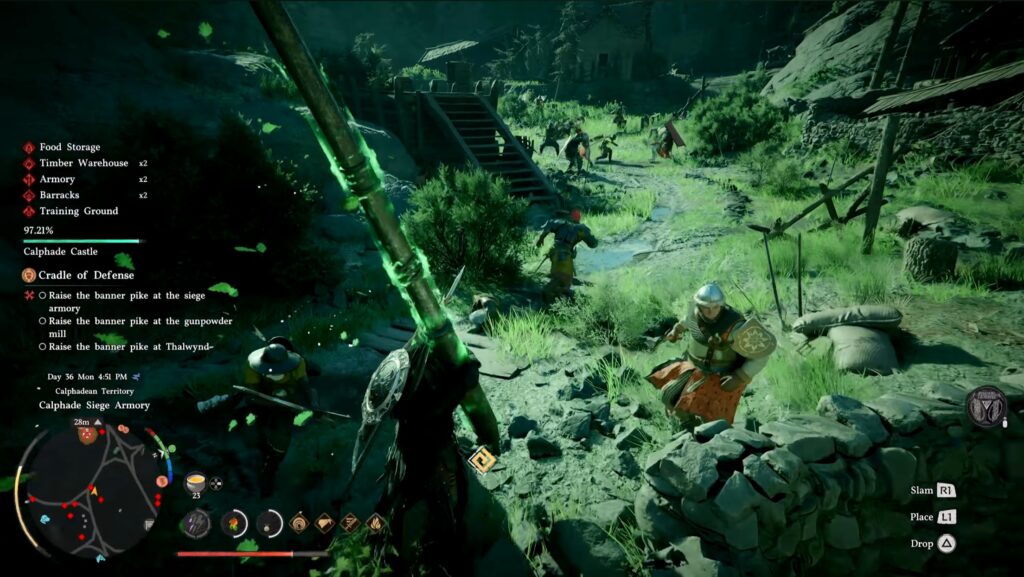Click the fire diamond buff icon

pos(375,522)
